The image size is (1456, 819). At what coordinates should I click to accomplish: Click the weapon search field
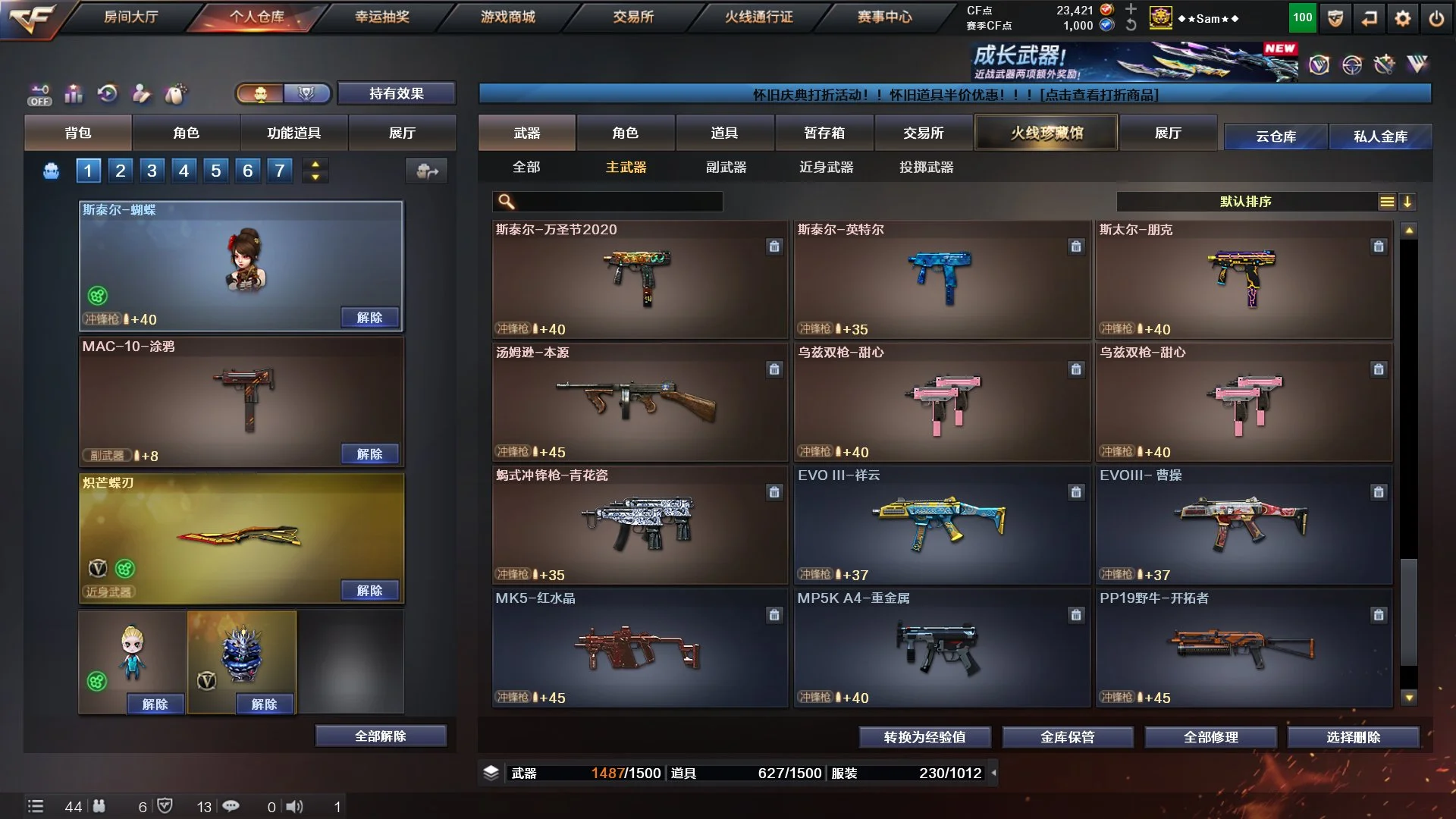616,201
